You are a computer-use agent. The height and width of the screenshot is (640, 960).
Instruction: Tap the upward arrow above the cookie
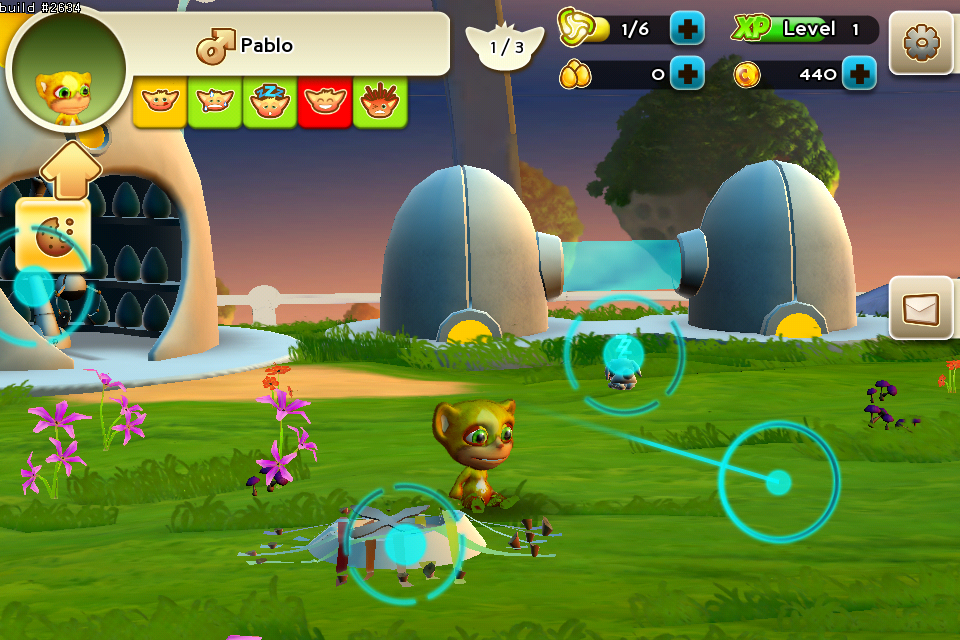tap(70, 168)
